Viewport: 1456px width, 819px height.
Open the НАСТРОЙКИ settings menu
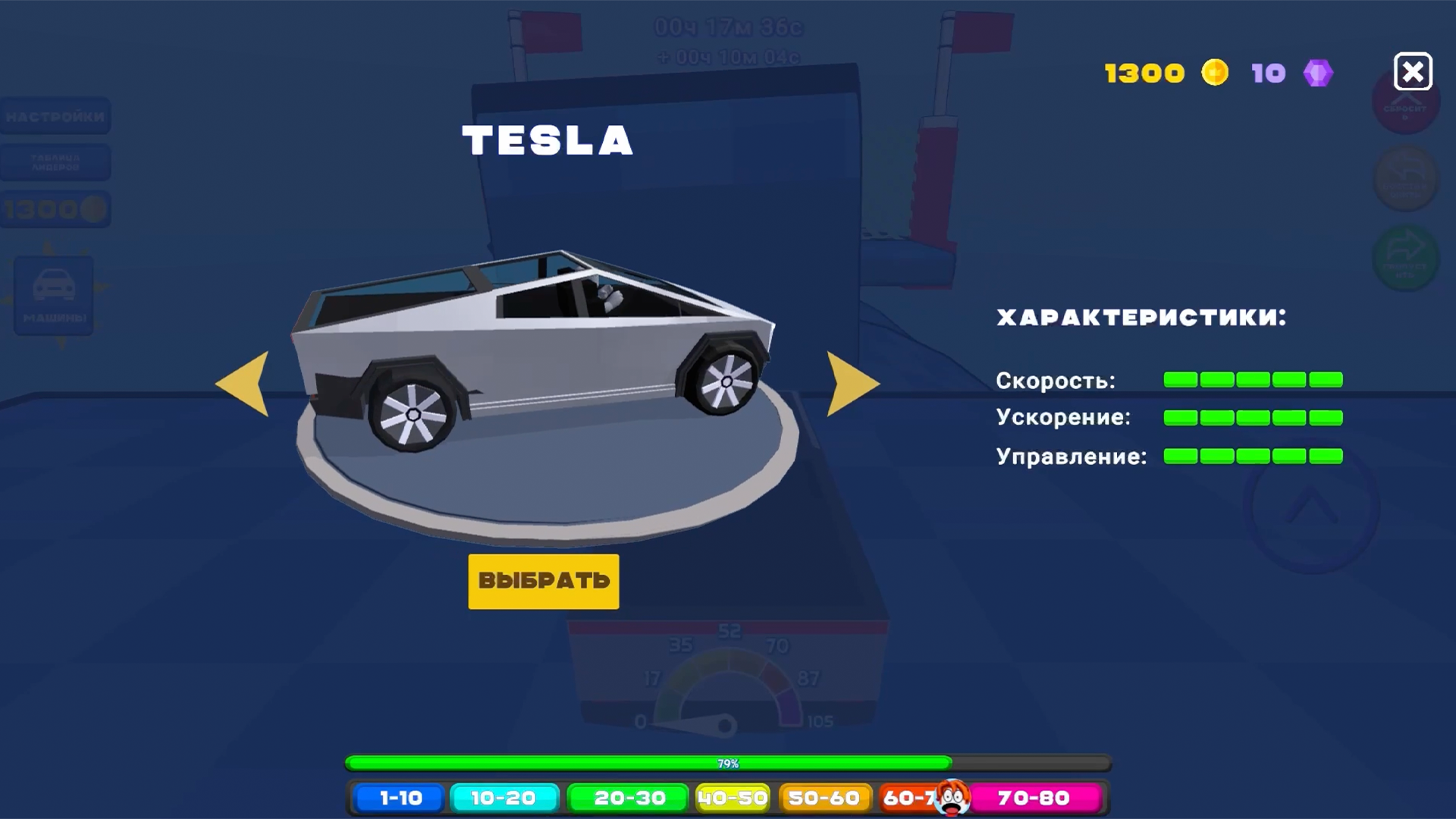56,116
